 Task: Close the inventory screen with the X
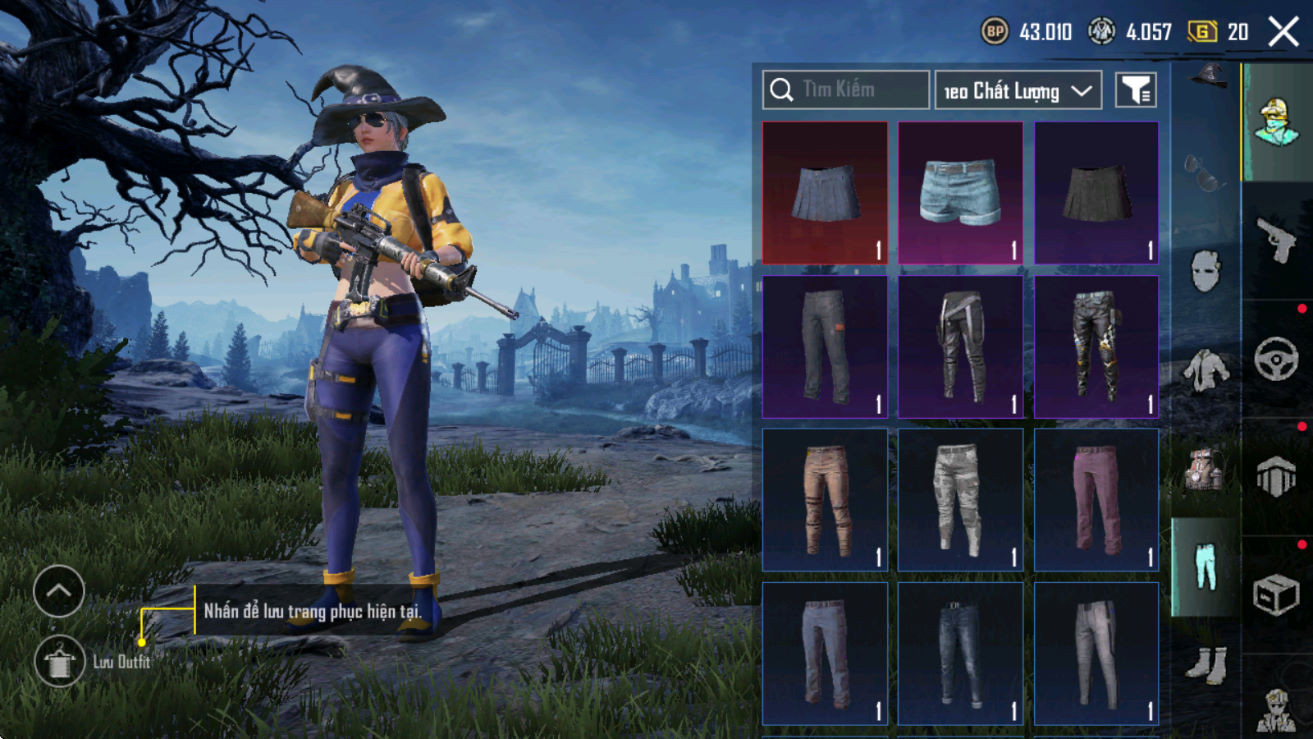click(1283, 32)
